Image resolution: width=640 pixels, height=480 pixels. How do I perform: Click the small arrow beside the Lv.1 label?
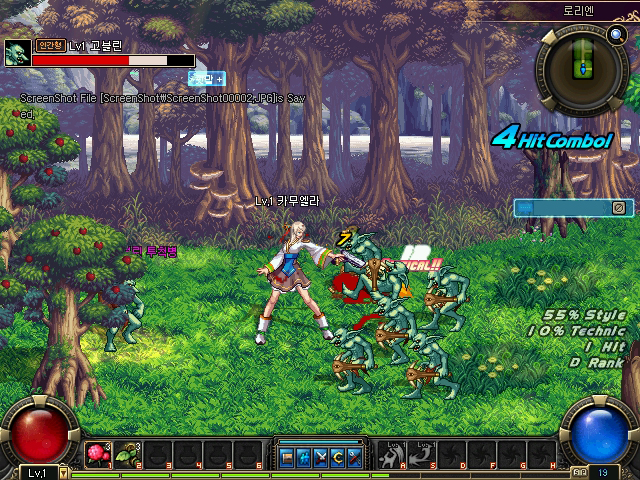click(x=65, y=472)
